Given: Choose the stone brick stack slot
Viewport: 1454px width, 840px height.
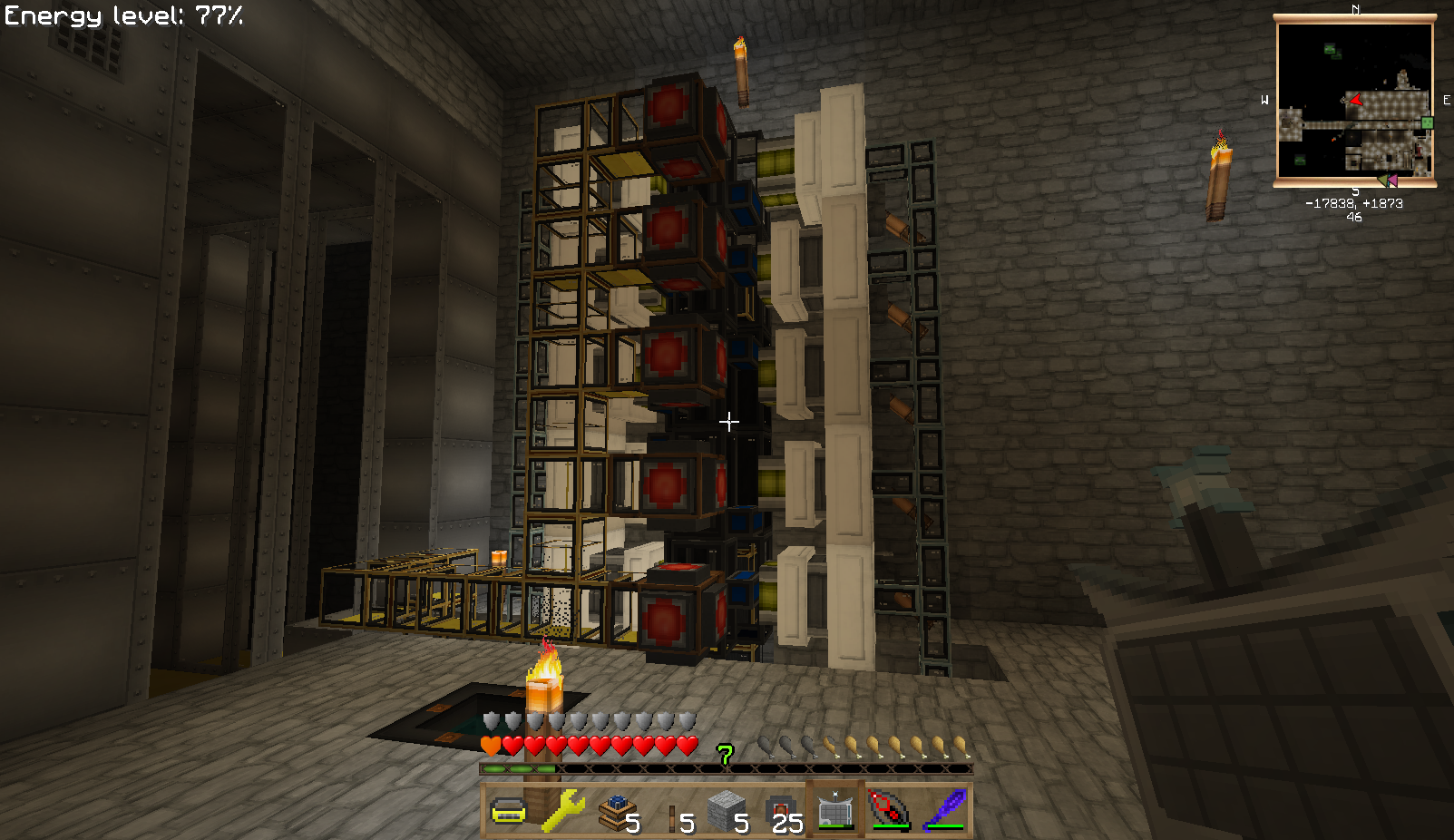Looking at the screenshot, I should [726, 810].
